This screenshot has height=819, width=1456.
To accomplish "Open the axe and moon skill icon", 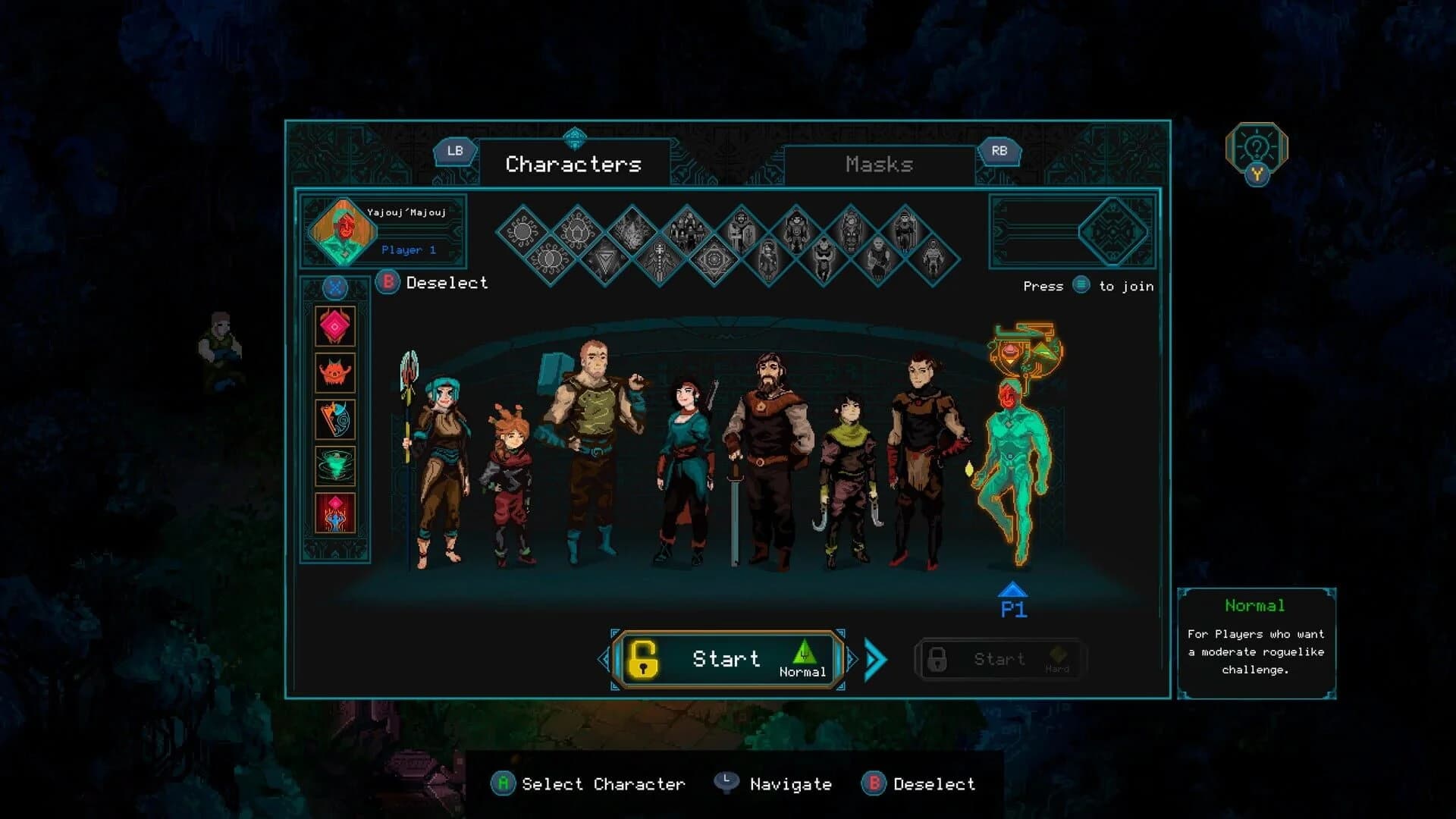I will click(x=336, y=420).
